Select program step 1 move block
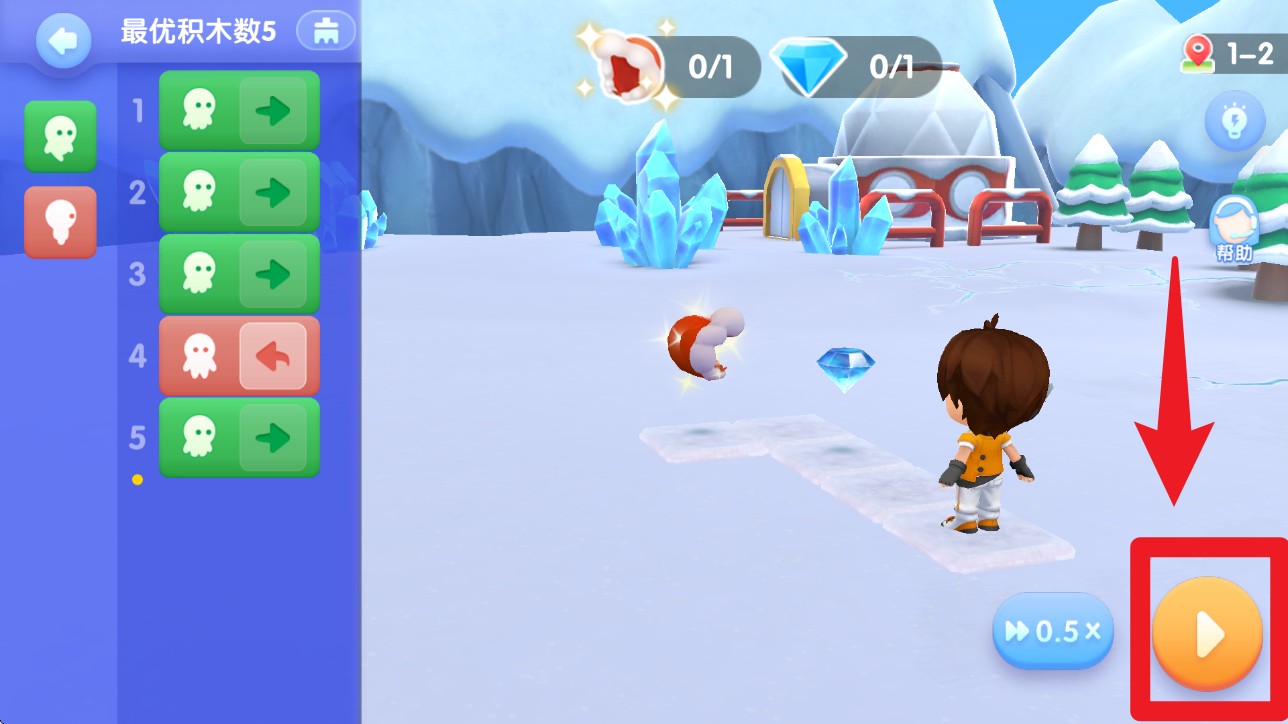This screenshot has height=724, width=1288. (239, 110)
